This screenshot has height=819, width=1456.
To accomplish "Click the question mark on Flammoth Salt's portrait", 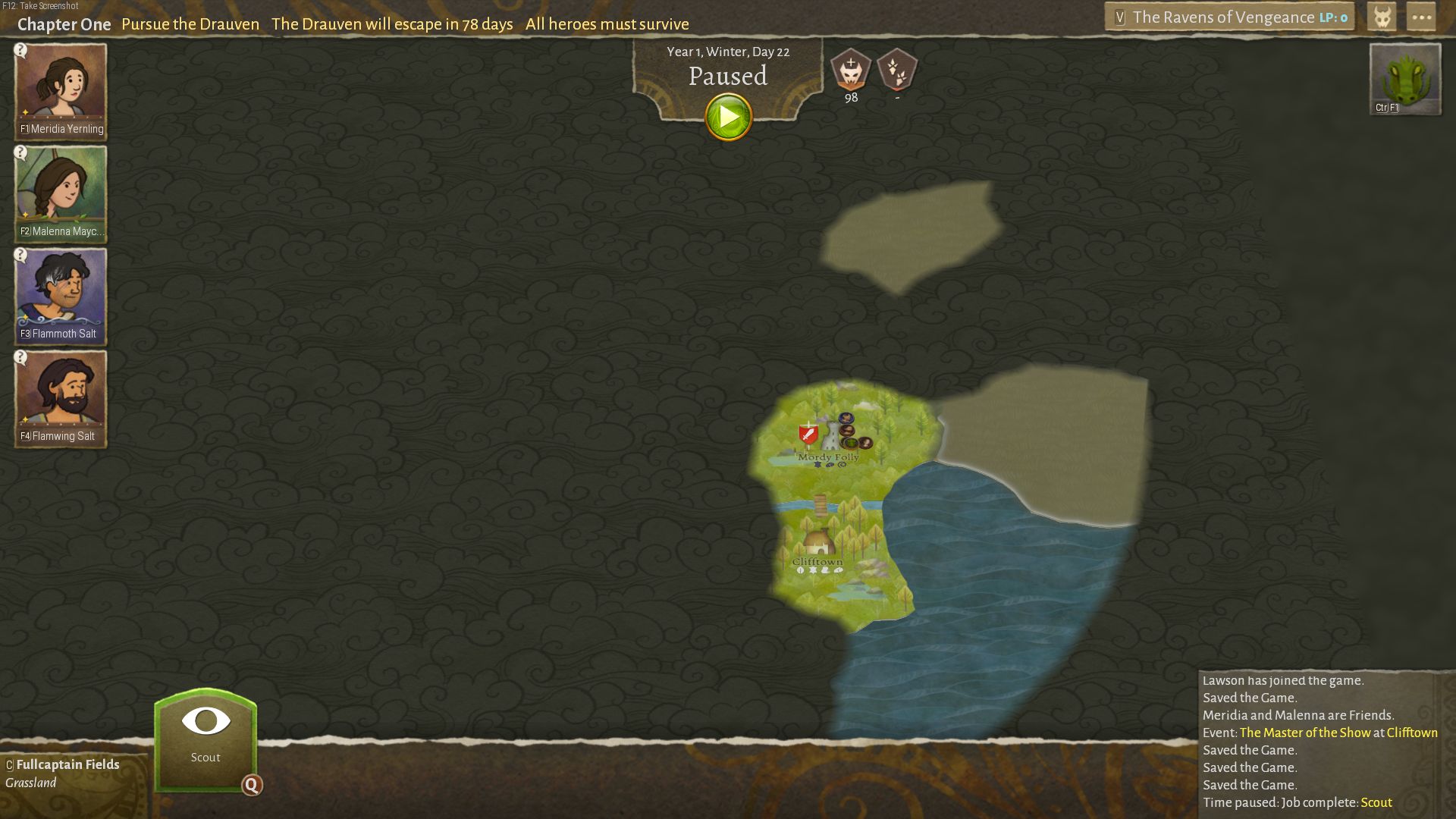I will coord(21,257).
